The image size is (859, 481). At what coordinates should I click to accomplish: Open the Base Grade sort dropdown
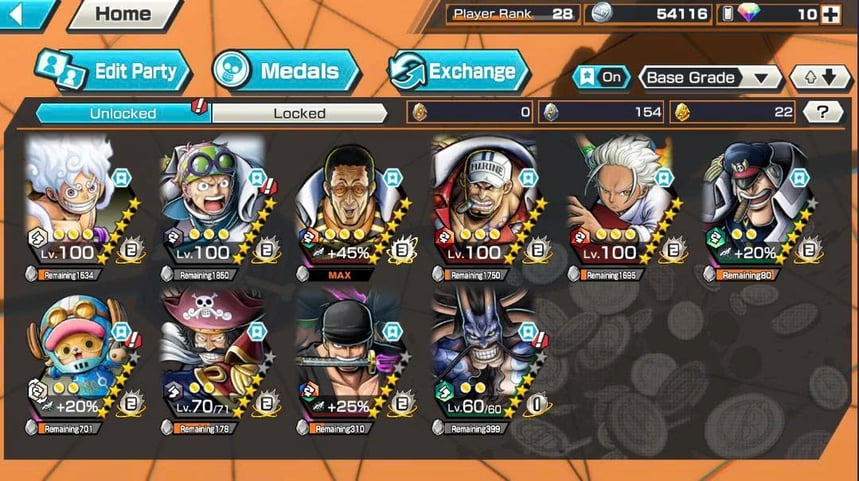tap(710, 77)
